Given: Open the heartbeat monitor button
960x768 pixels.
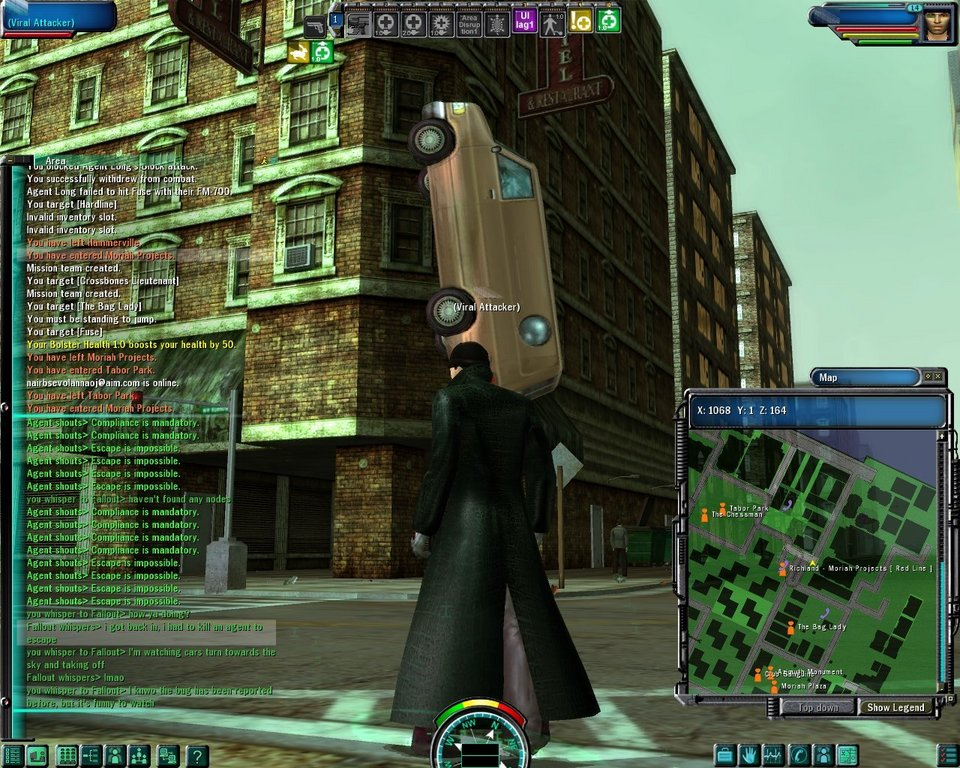Looking at the screenshot, I should coord(774,755).
